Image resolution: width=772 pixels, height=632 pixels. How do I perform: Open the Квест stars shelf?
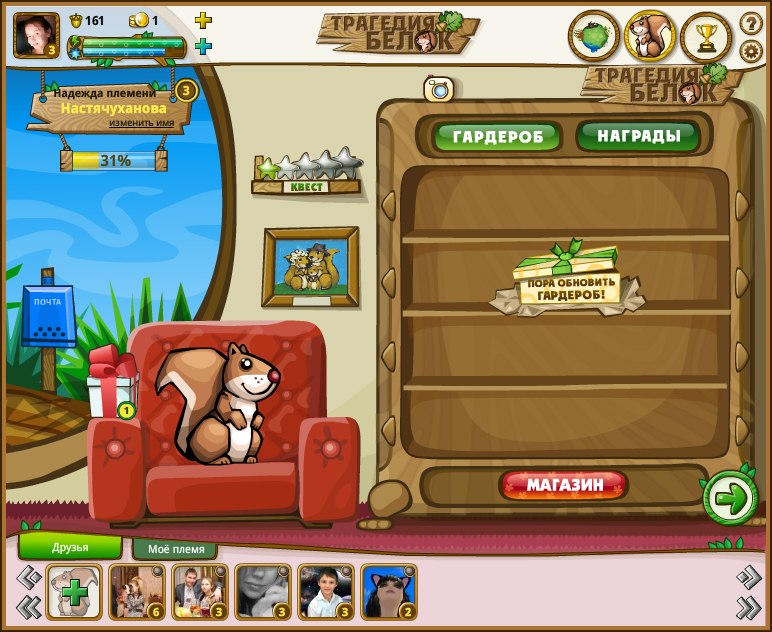307,173
